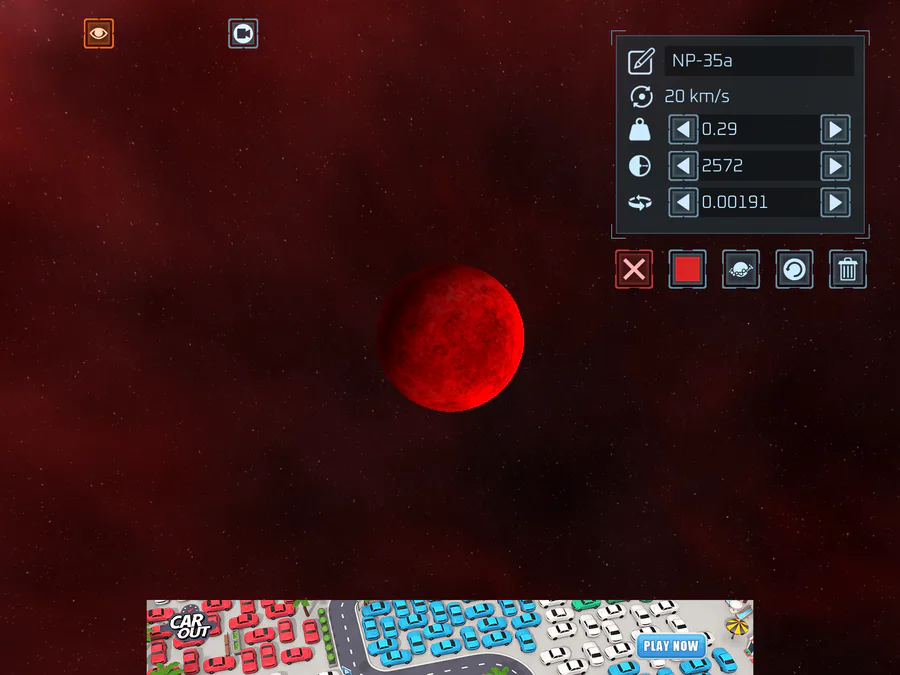The height and width of the screenshot is (675, 900).
Task: Toggle the eye visibility icon
Action: tap(98, 33)
